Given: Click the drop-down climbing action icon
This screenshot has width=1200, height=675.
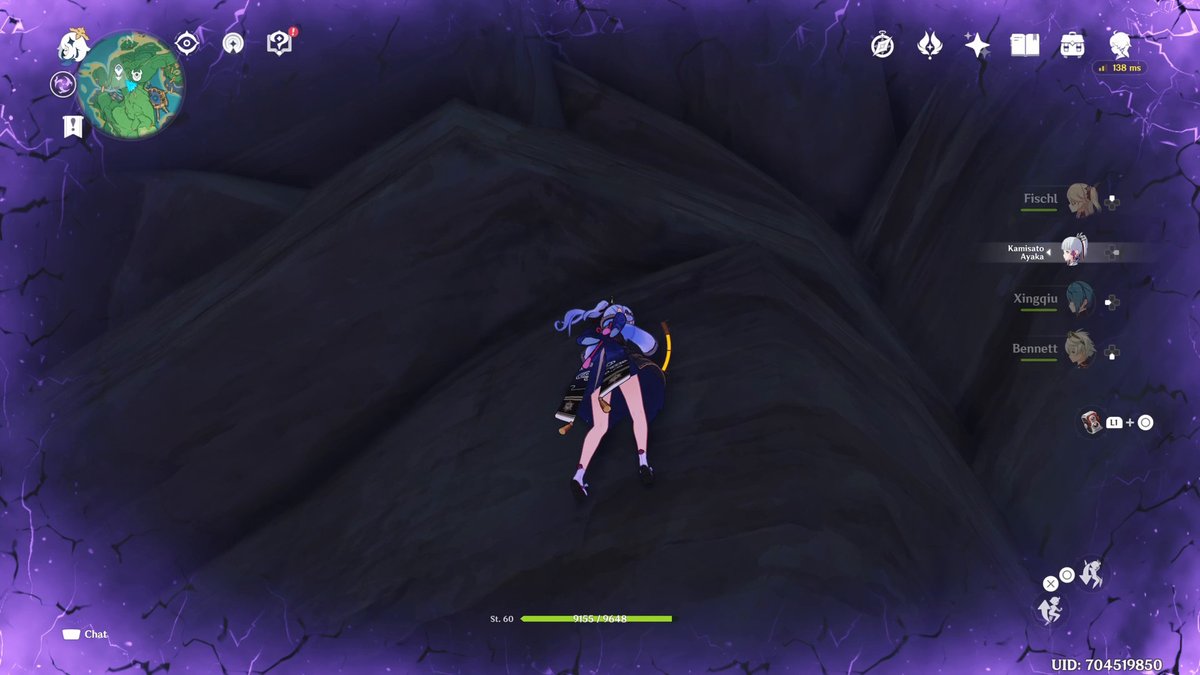Looking at the screenshot, I should pyautogui.click(x=1091, y=574).
